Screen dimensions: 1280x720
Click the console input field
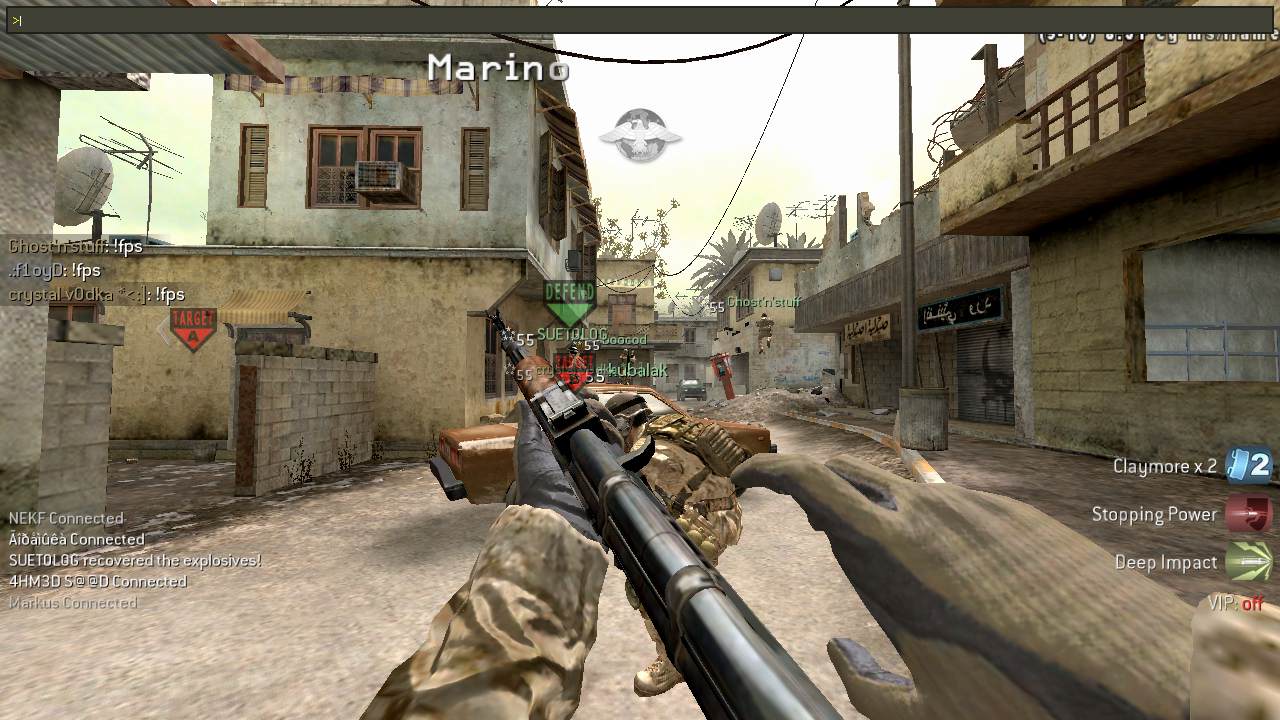(x=640, y=20)
